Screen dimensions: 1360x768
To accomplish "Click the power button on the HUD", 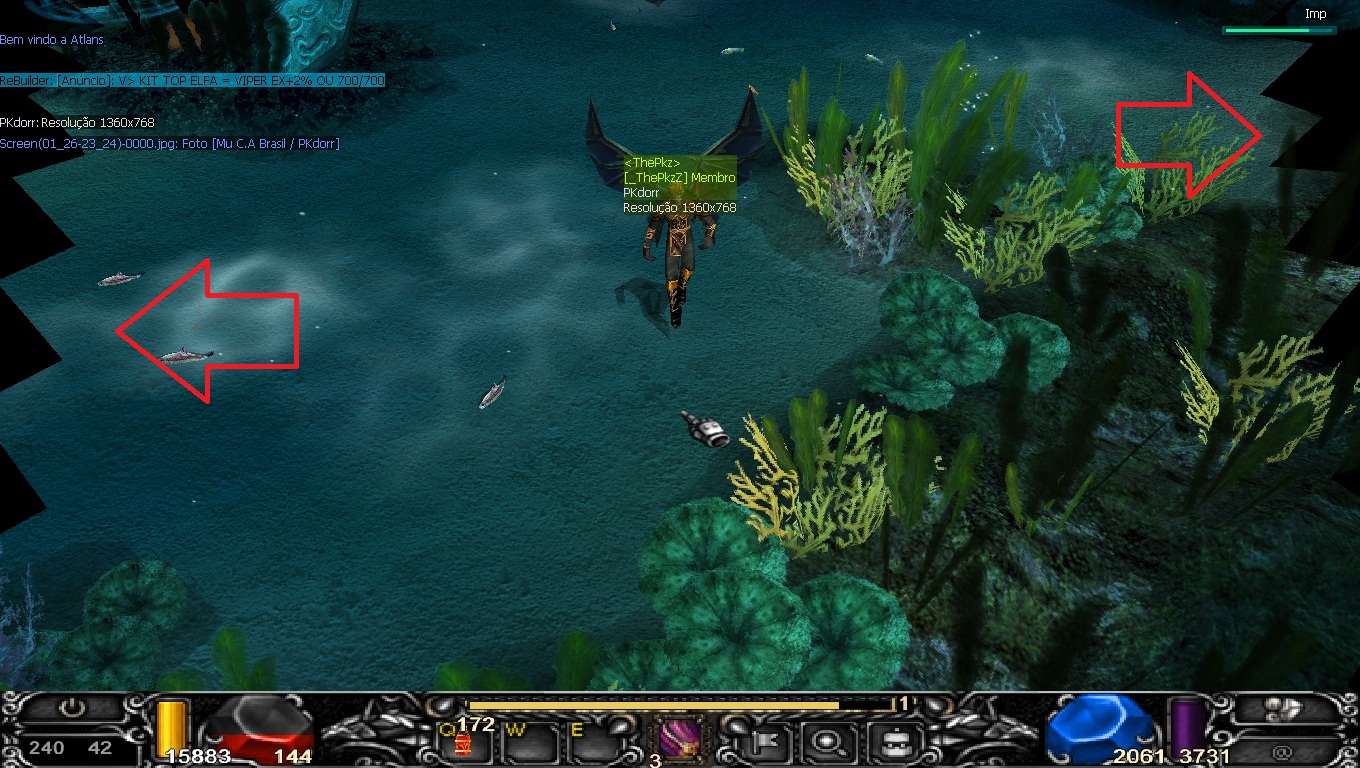I will click(71, 709).
